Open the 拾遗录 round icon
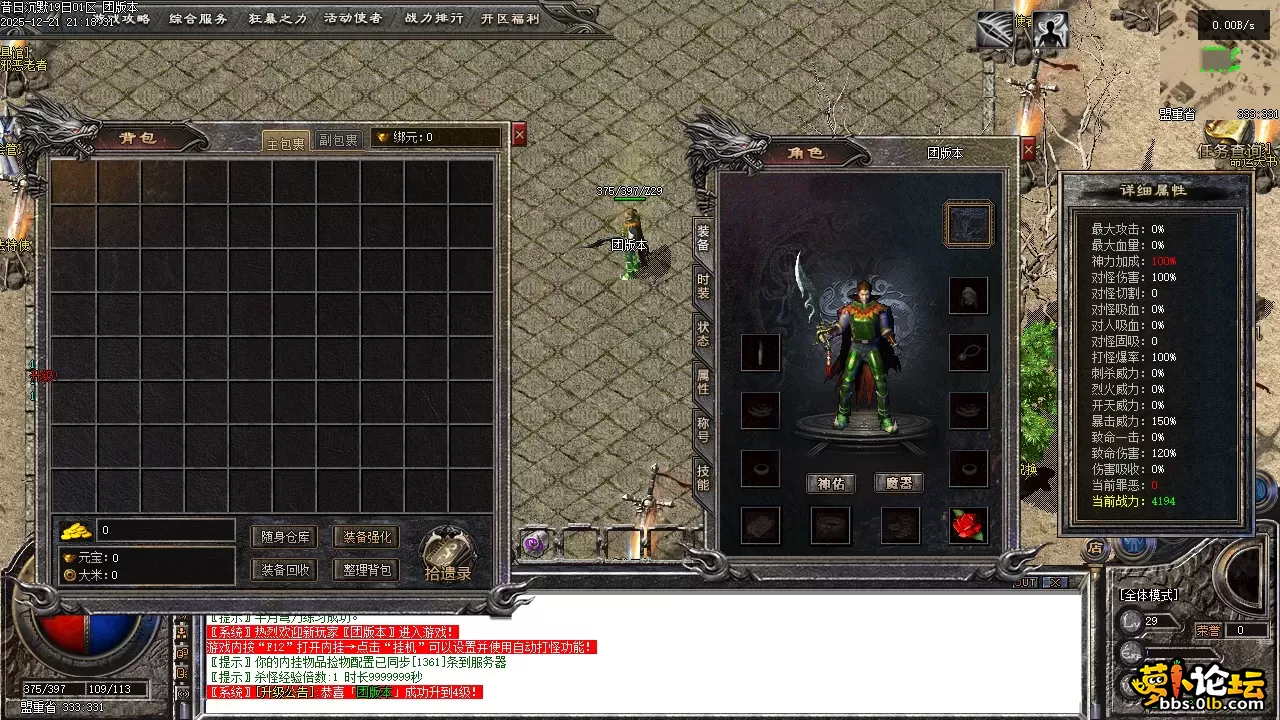 click(x=447, y=554)
